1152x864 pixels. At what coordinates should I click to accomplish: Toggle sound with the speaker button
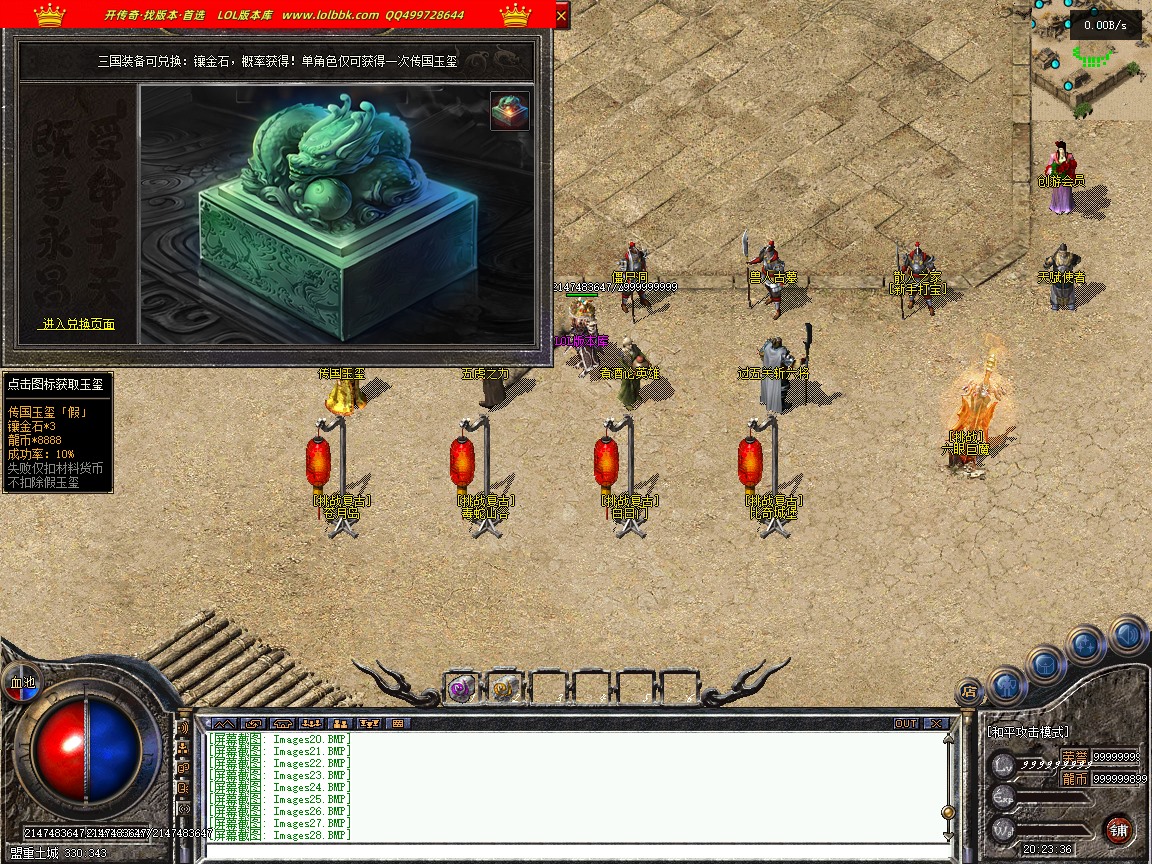pyautogui.click(x=1127, y=634)
